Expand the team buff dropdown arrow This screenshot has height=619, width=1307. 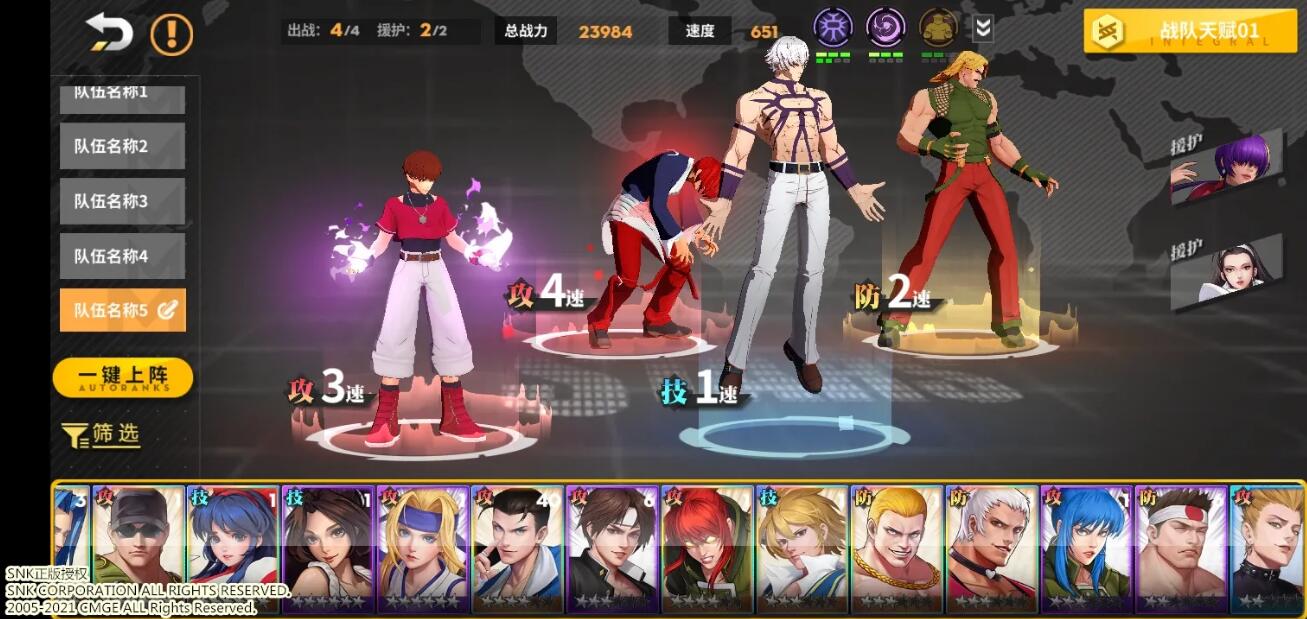pyautogui.click(x=983, y=29)
